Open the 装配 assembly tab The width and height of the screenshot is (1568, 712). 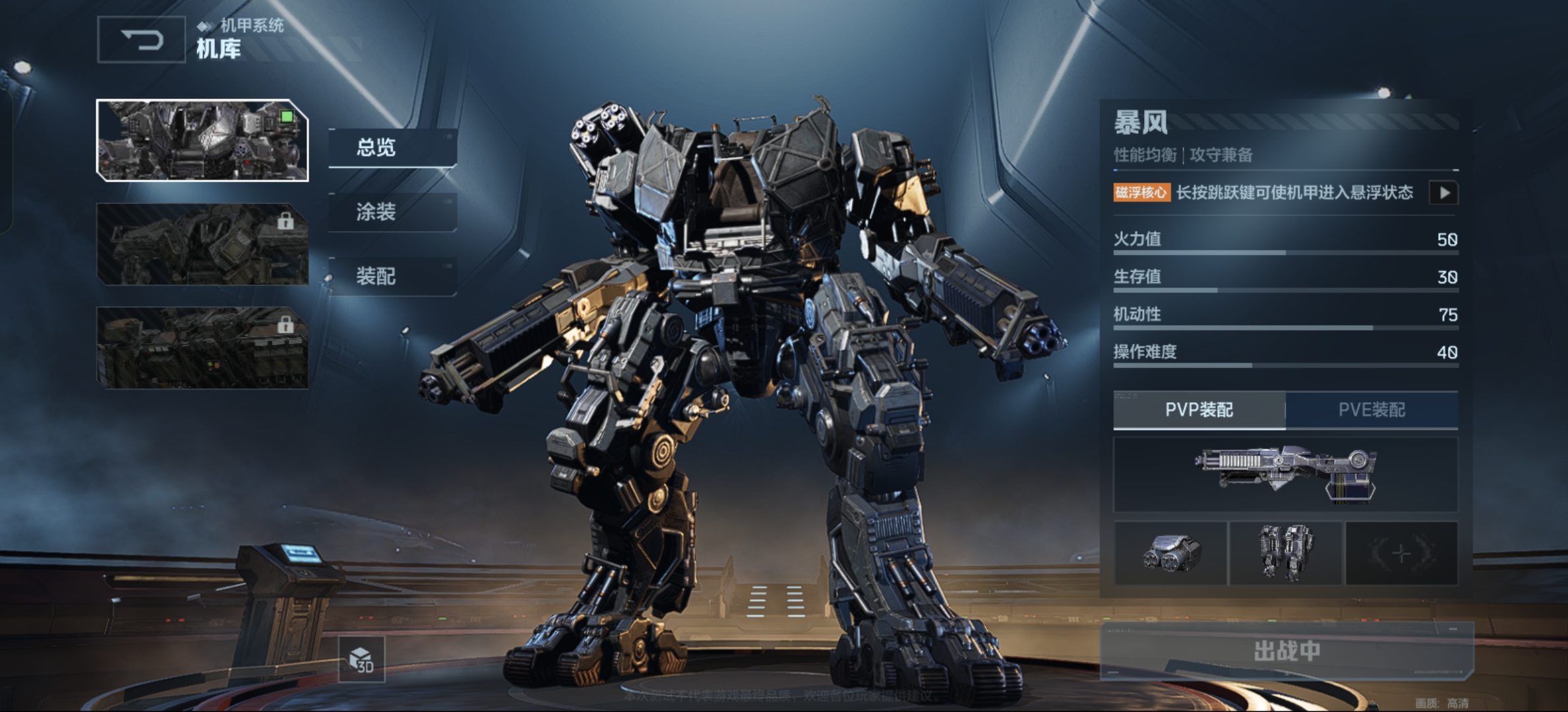392,276
